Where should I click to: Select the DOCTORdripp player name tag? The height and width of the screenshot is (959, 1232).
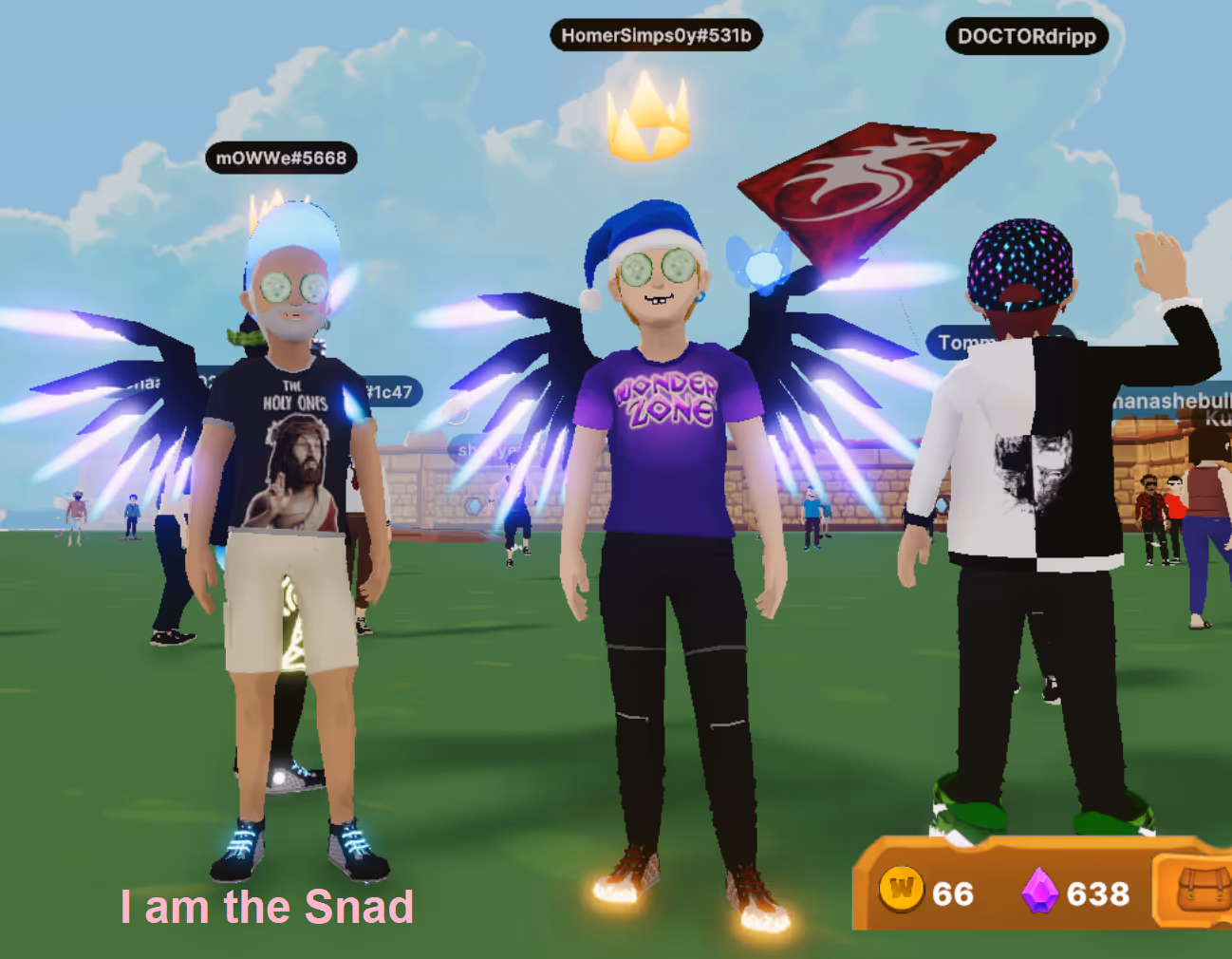tap(1026, 37)
